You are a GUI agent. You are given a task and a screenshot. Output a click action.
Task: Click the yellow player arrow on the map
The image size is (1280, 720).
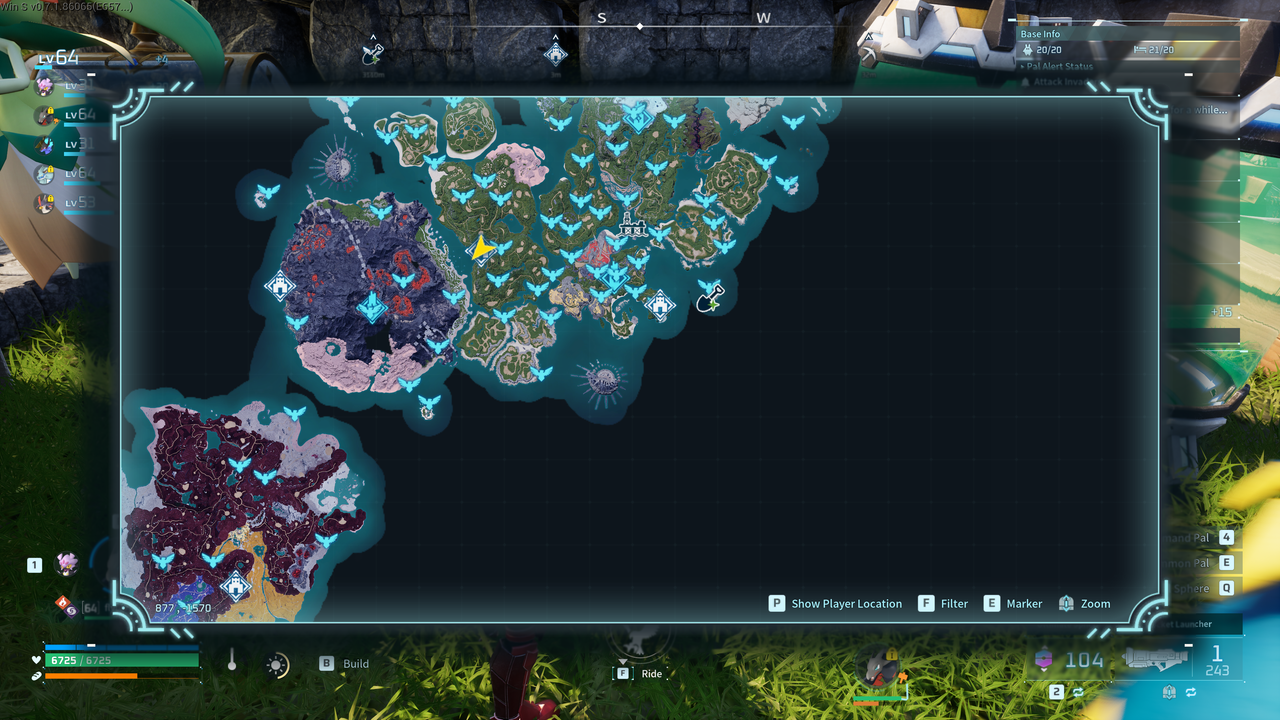(482, 248)
